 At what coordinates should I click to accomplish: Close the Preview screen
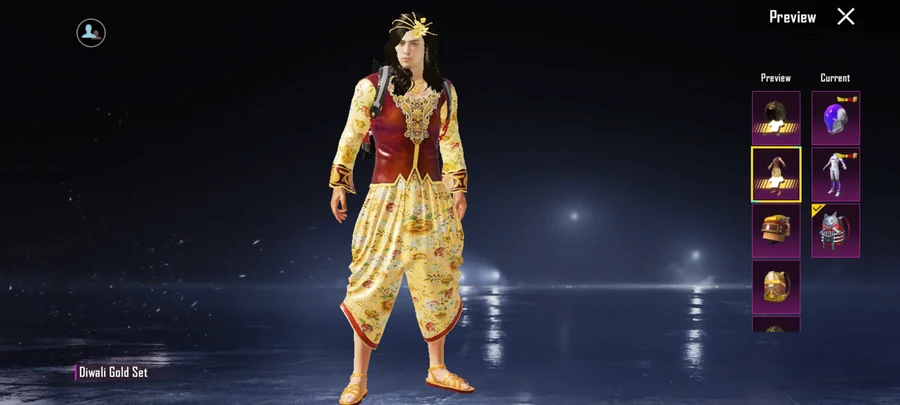846,16
